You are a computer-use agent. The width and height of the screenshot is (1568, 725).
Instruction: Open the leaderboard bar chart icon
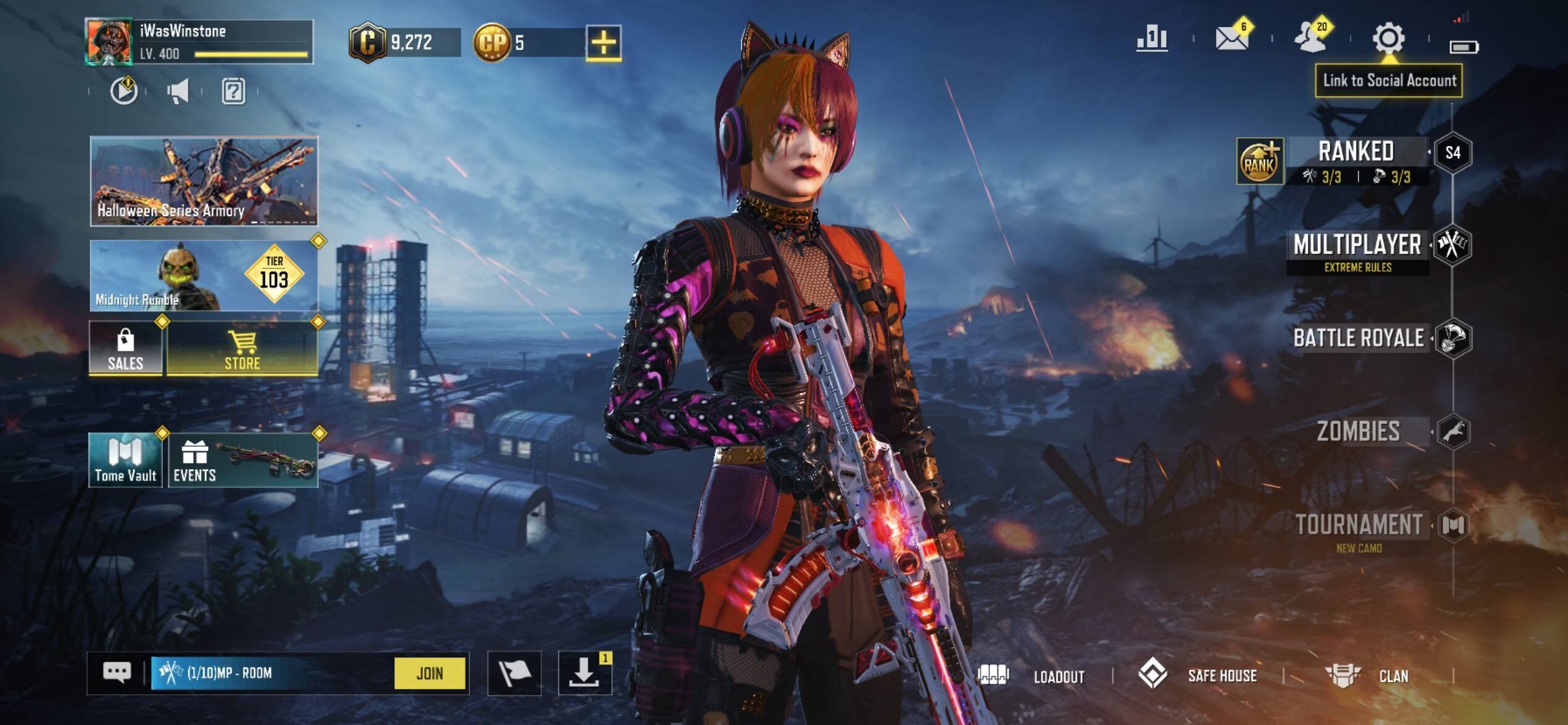(1152, 39)
